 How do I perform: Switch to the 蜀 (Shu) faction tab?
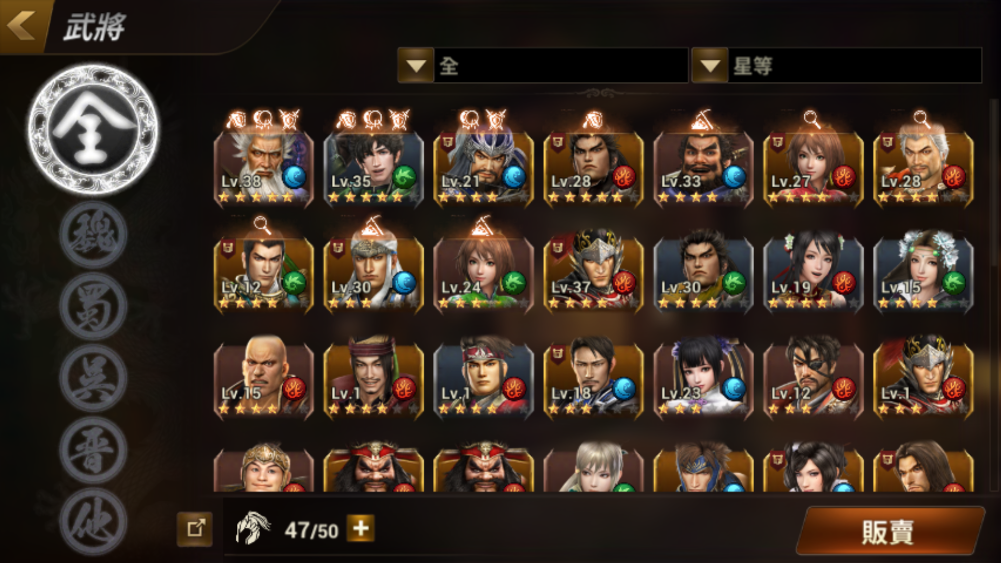tap(93, 306)
